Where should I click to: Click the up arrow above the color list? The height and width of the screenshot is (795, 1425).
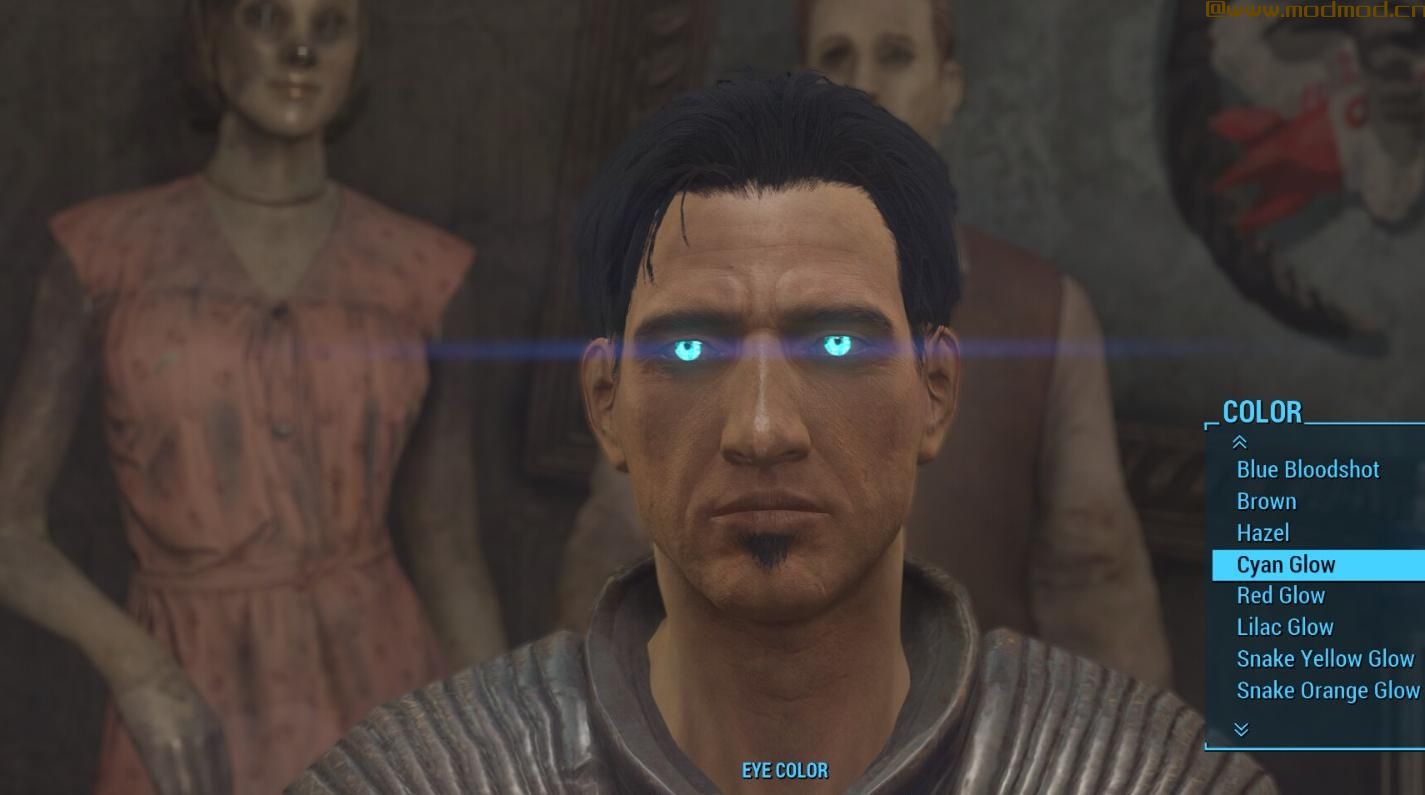coord(1240,442)
